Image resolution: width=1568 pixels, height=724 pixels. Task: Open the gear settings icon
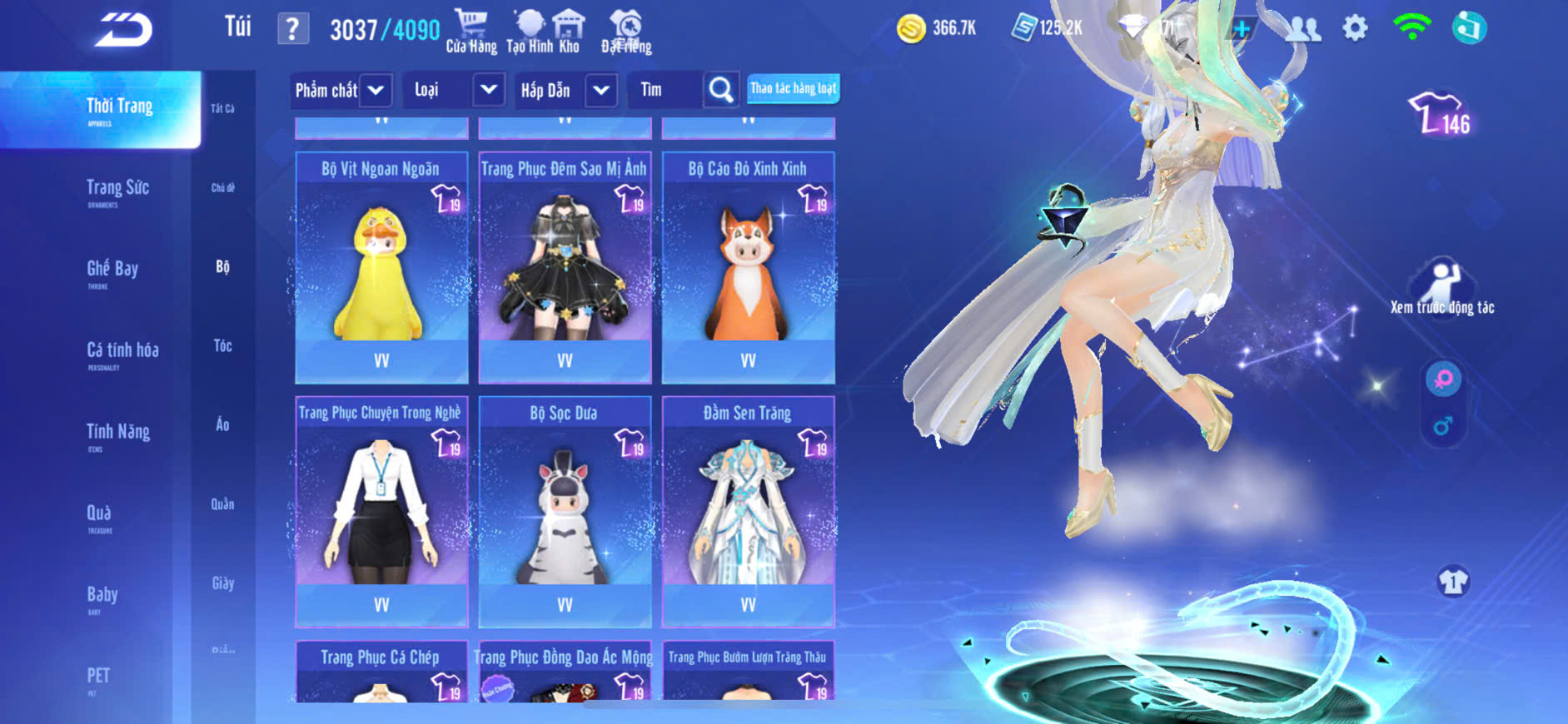tap(1355, 28)
